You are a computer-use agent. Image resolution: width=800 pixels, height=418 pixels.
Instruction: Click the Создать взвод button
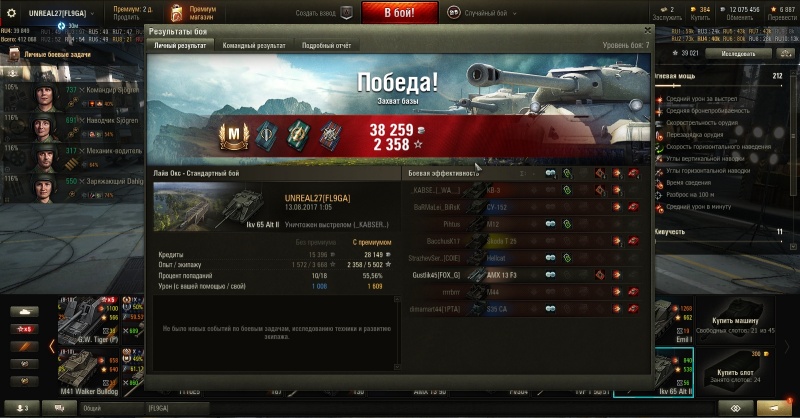[323, 12]
